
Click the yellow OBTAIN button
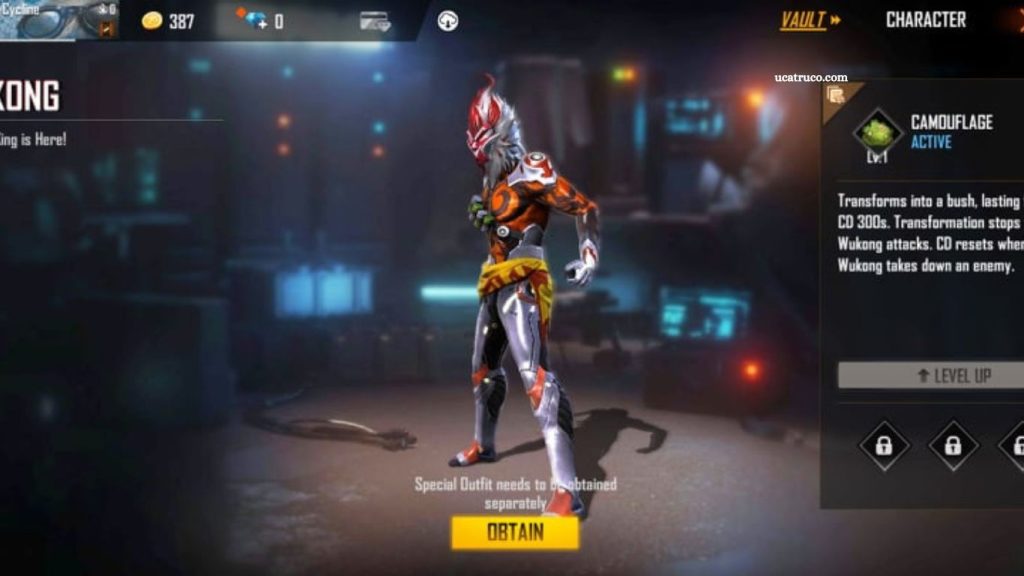point(514,532)
